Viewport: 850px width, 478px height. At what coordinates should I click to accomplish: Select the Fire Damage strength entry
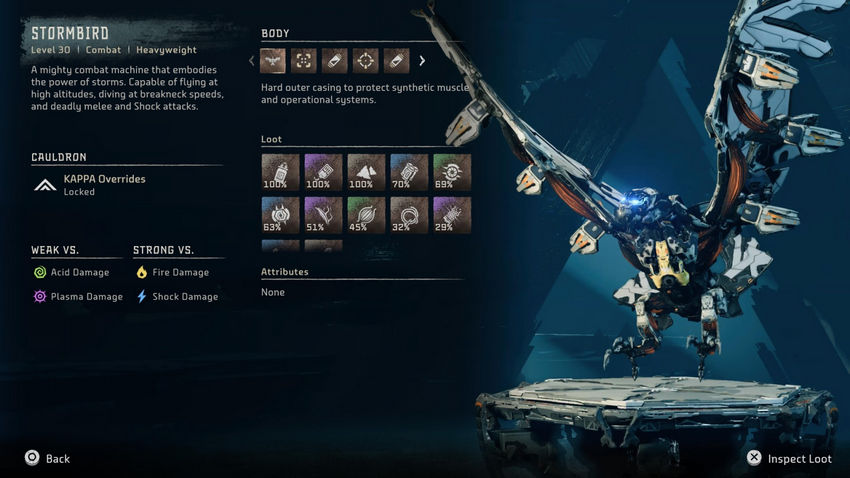[x=172, y=272]
